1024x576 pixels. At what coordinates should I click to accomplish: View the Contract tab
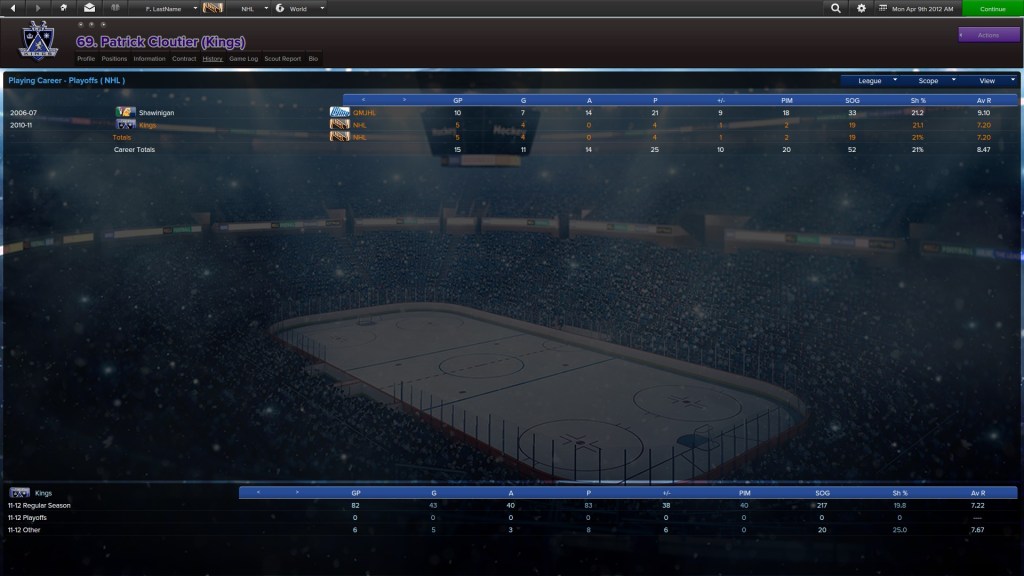point(184,59)
